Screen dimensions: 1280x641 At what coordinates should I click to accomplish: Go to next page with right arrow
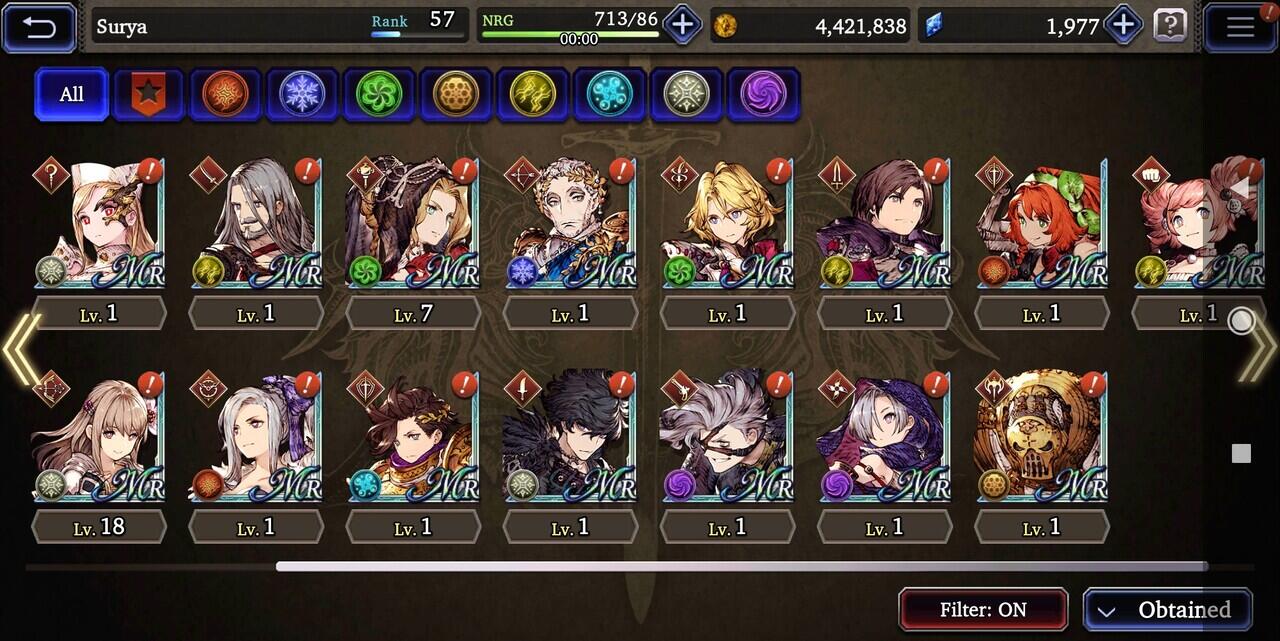1258,349
